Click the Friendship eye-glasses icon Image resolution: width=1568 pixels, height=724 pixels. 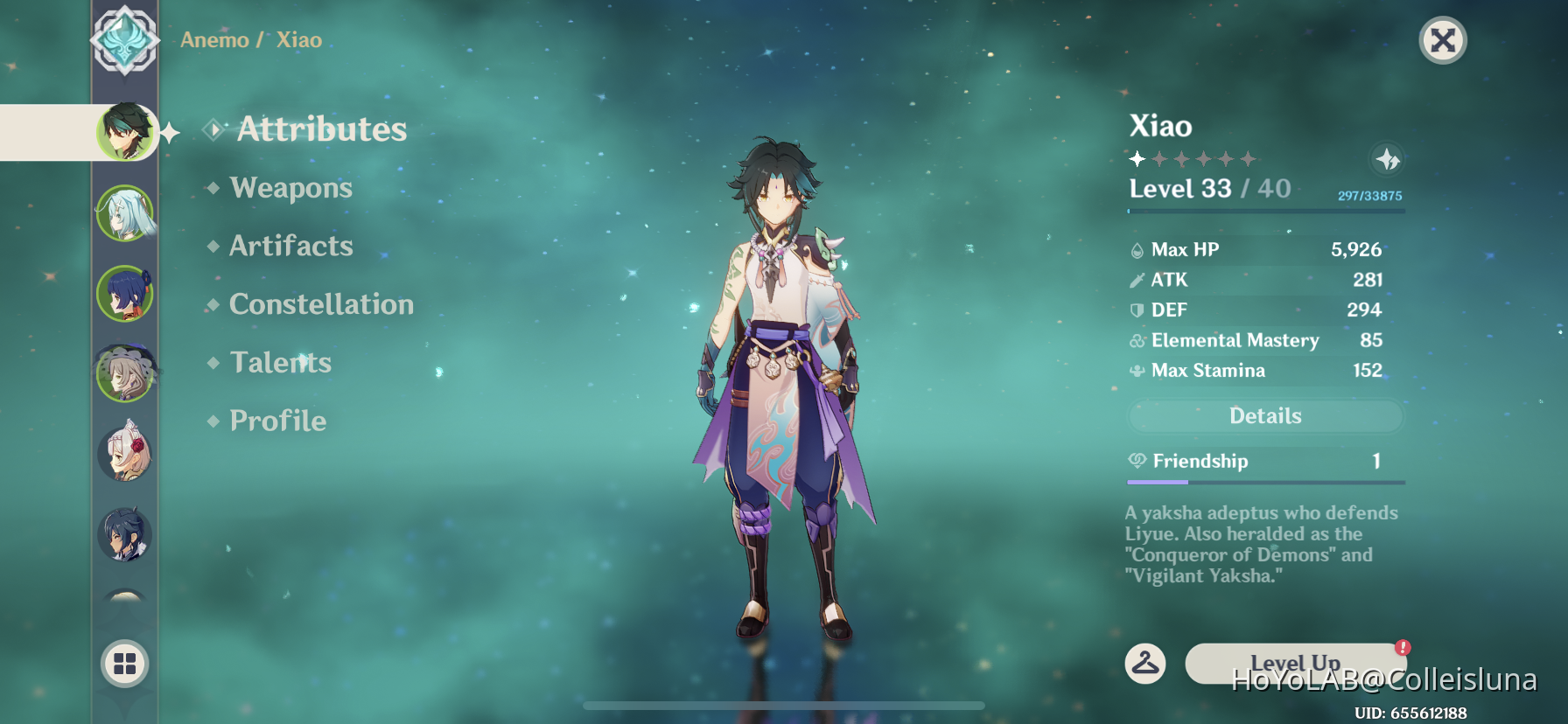[x=1136, y=461]
